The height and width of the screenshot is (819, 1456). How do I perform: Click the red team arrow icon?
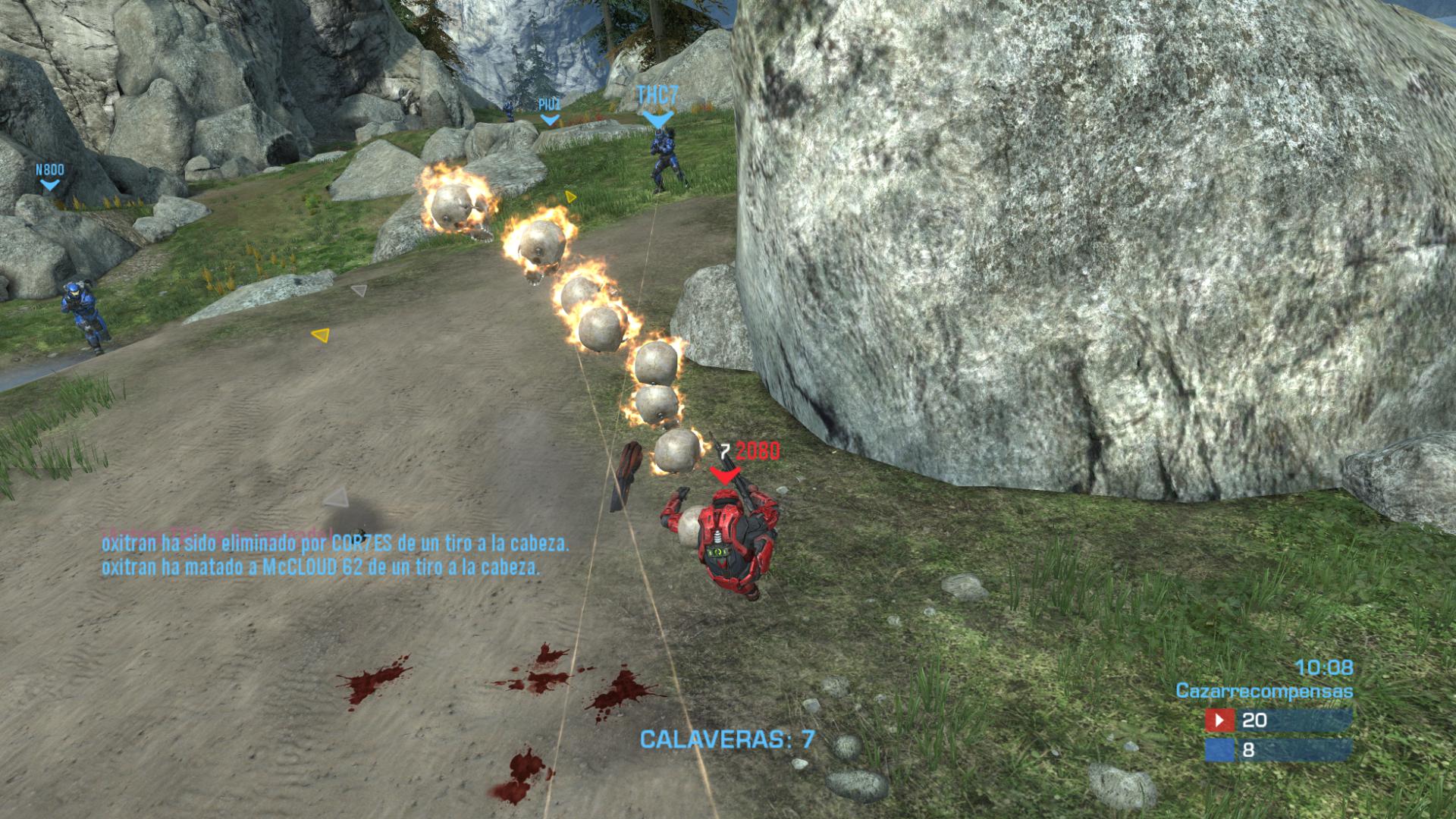[1220, 720]
